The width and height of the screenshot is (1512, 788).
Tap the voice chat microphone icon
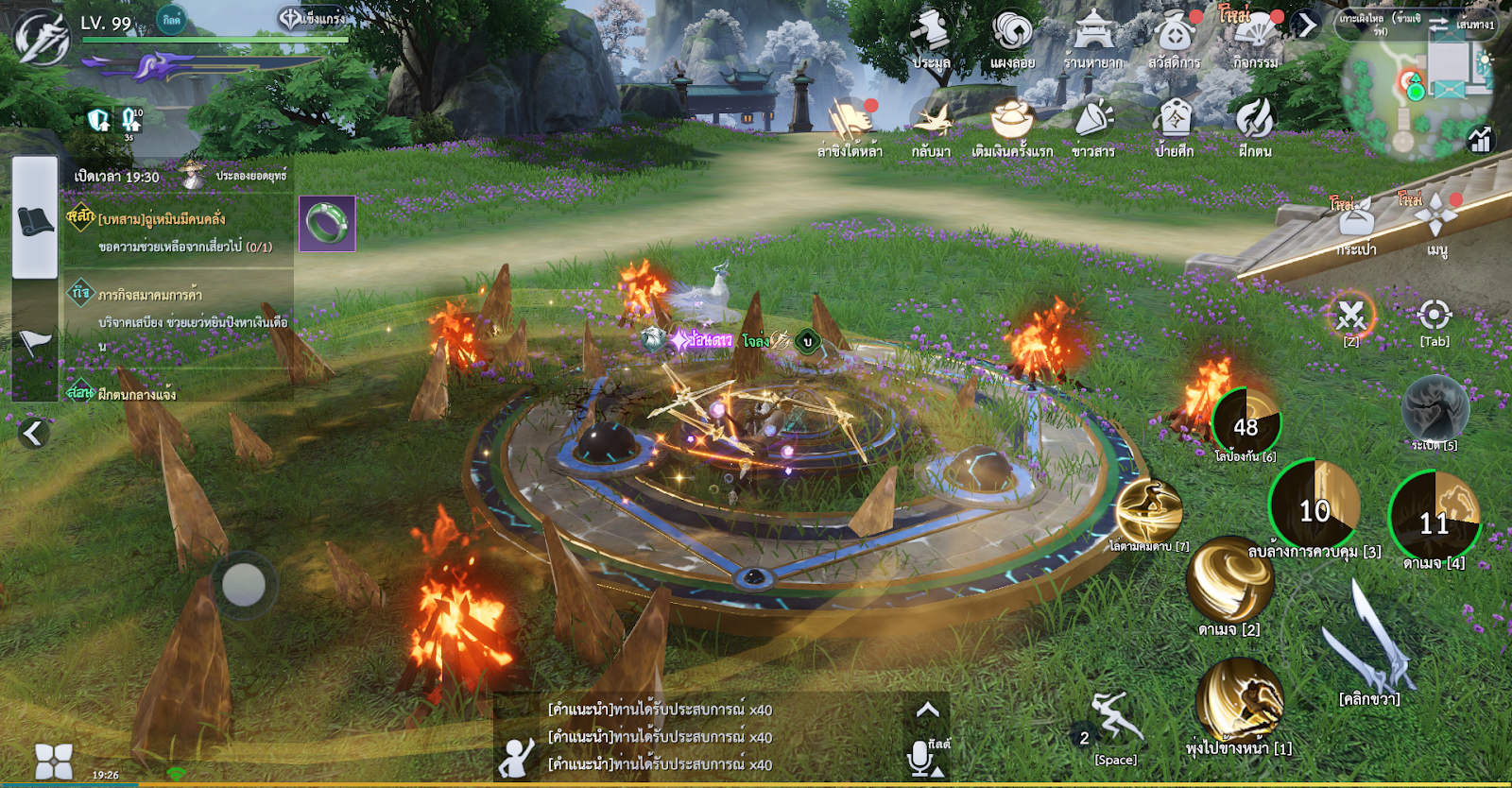[921, 758]
